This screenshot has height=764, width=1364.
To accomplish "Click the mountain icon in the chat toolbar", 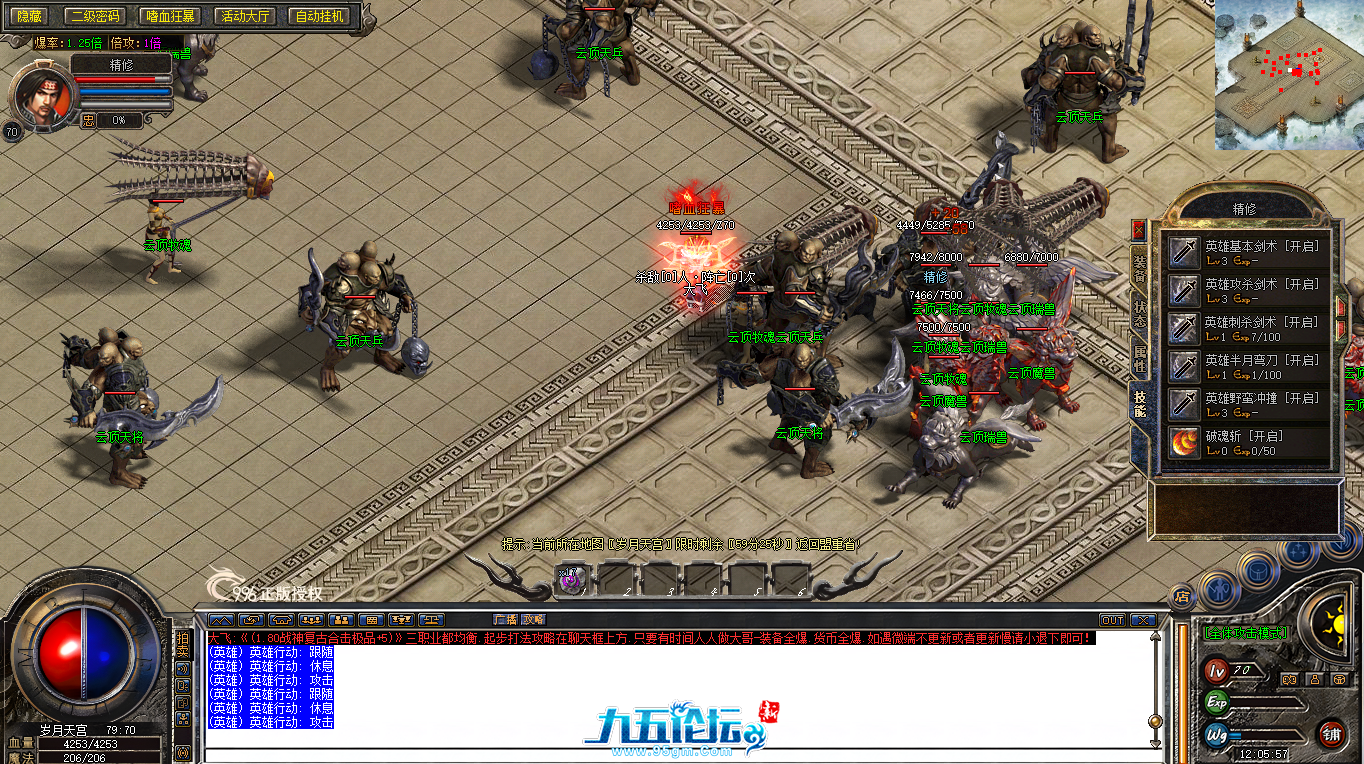I will click(x=221, y=621).
